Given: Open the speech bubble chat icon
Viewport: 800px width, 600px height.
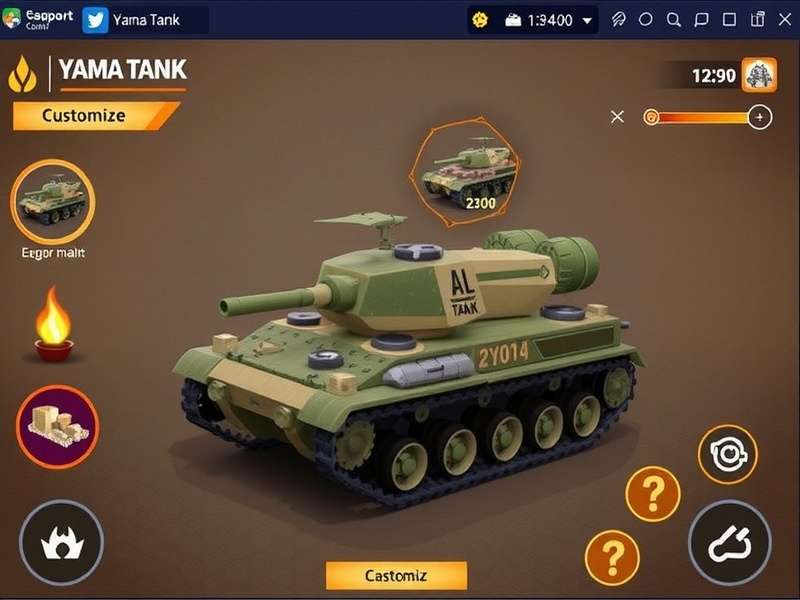Looking at the screenshot, I should (702, 20).
